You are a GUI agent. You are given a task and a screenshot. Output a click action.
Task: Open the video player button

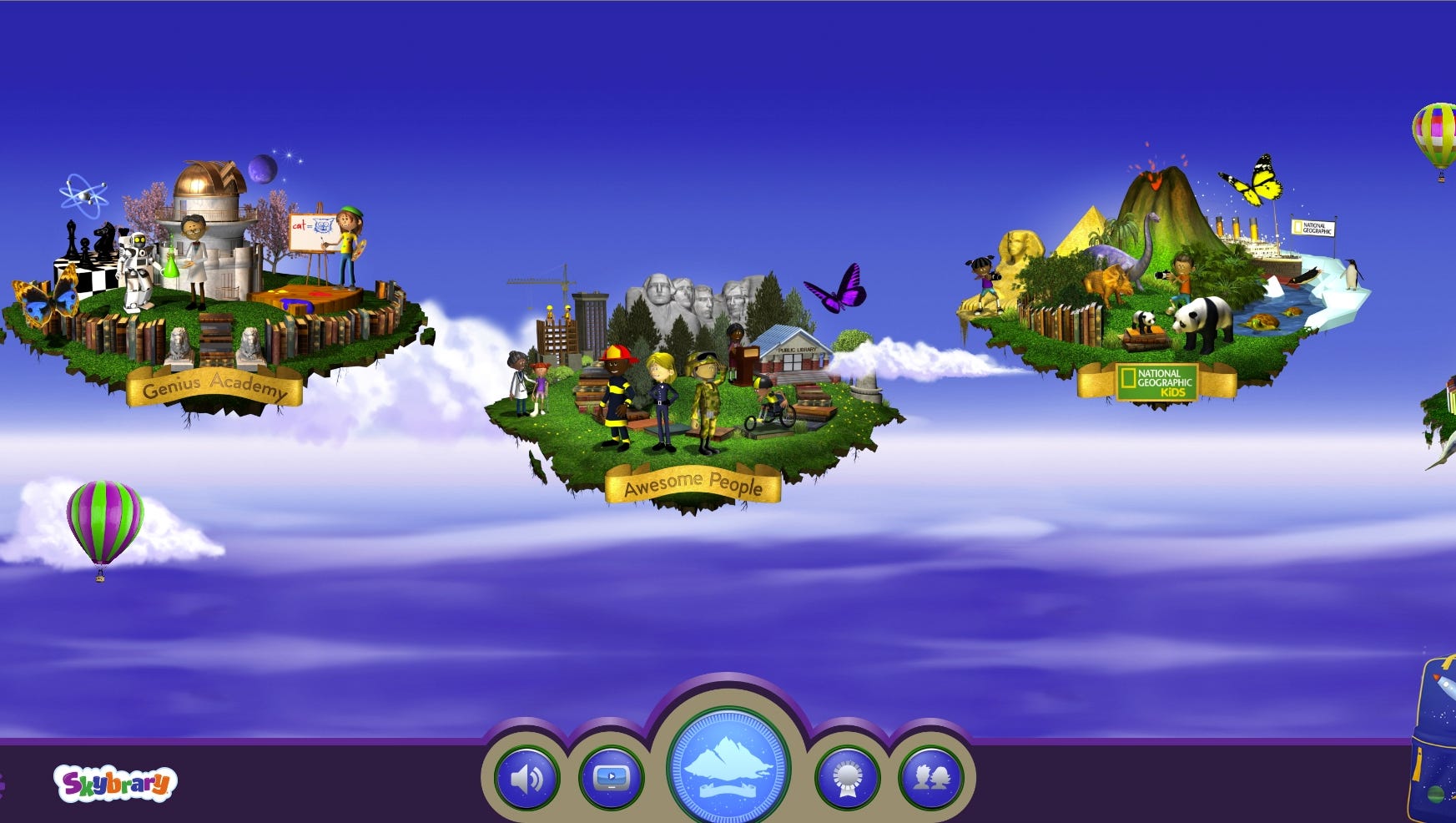click(x=612, y=779)
